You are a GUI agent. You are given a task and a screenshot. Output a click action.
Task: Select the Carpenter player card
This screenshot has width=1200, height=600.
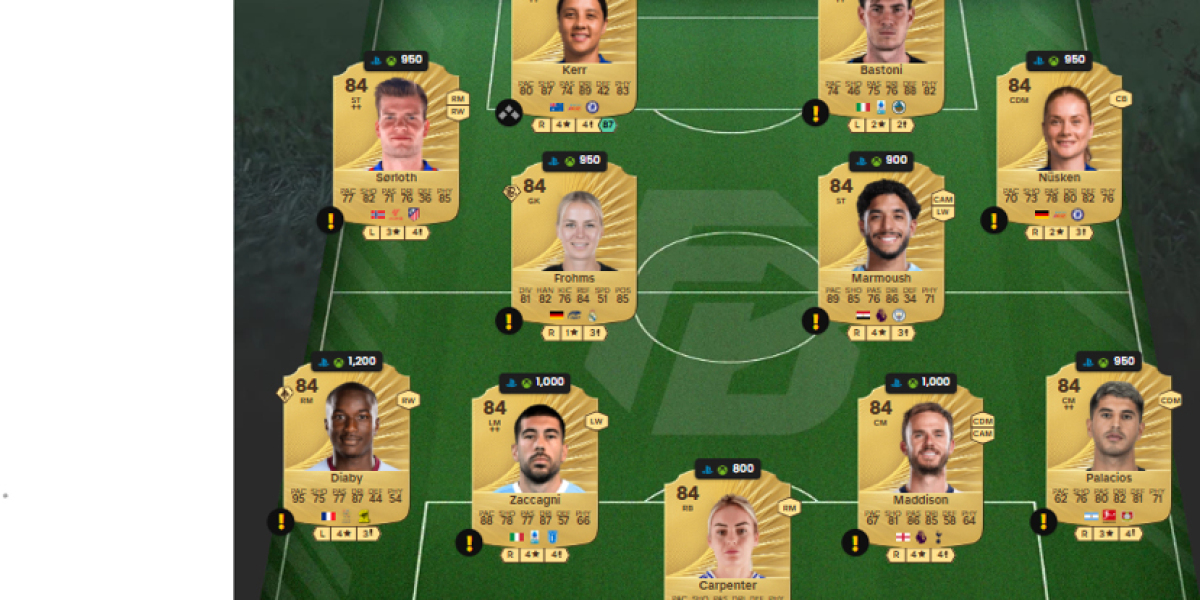tap(727, 535)
